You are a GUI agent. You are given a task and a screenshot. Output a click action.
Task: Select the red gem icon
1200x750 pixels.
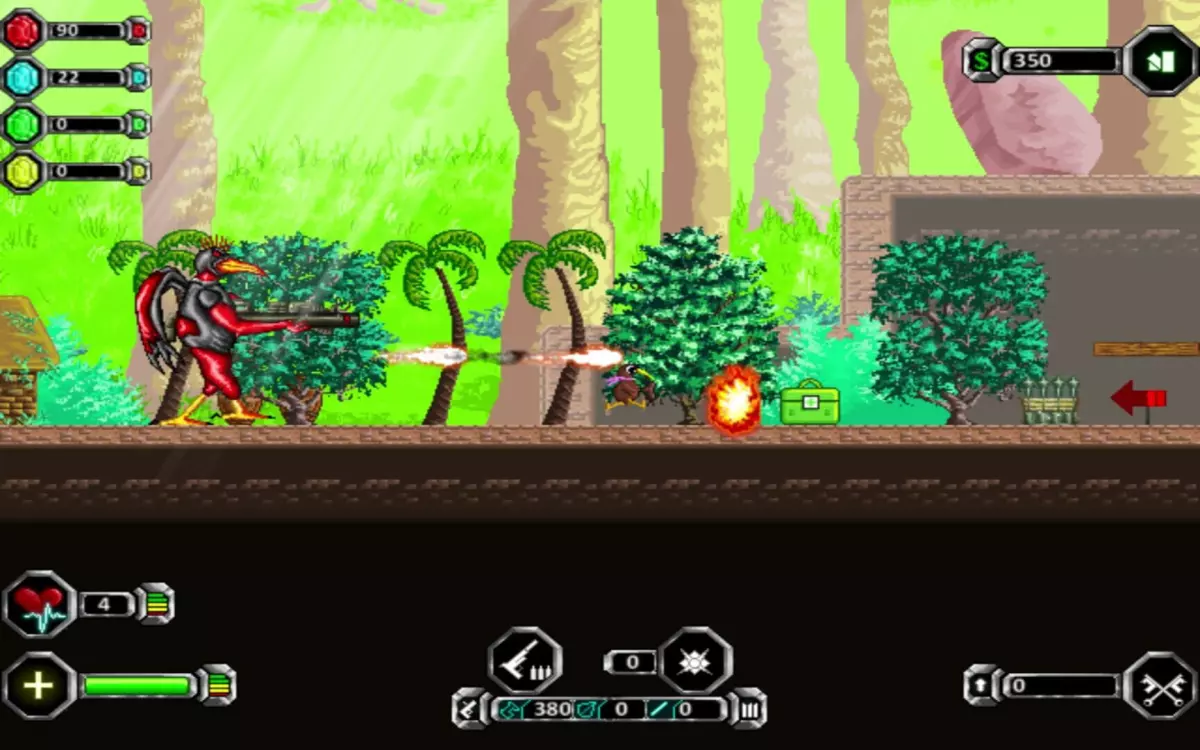23,30
